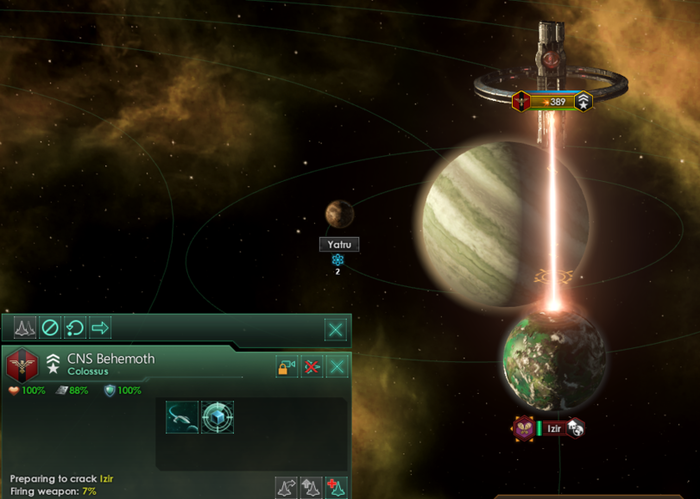Image resolution: width=700 pixels, height=499 pixels.
Task: Select the ship orbiting planet icon
Action: pos(182,417)
